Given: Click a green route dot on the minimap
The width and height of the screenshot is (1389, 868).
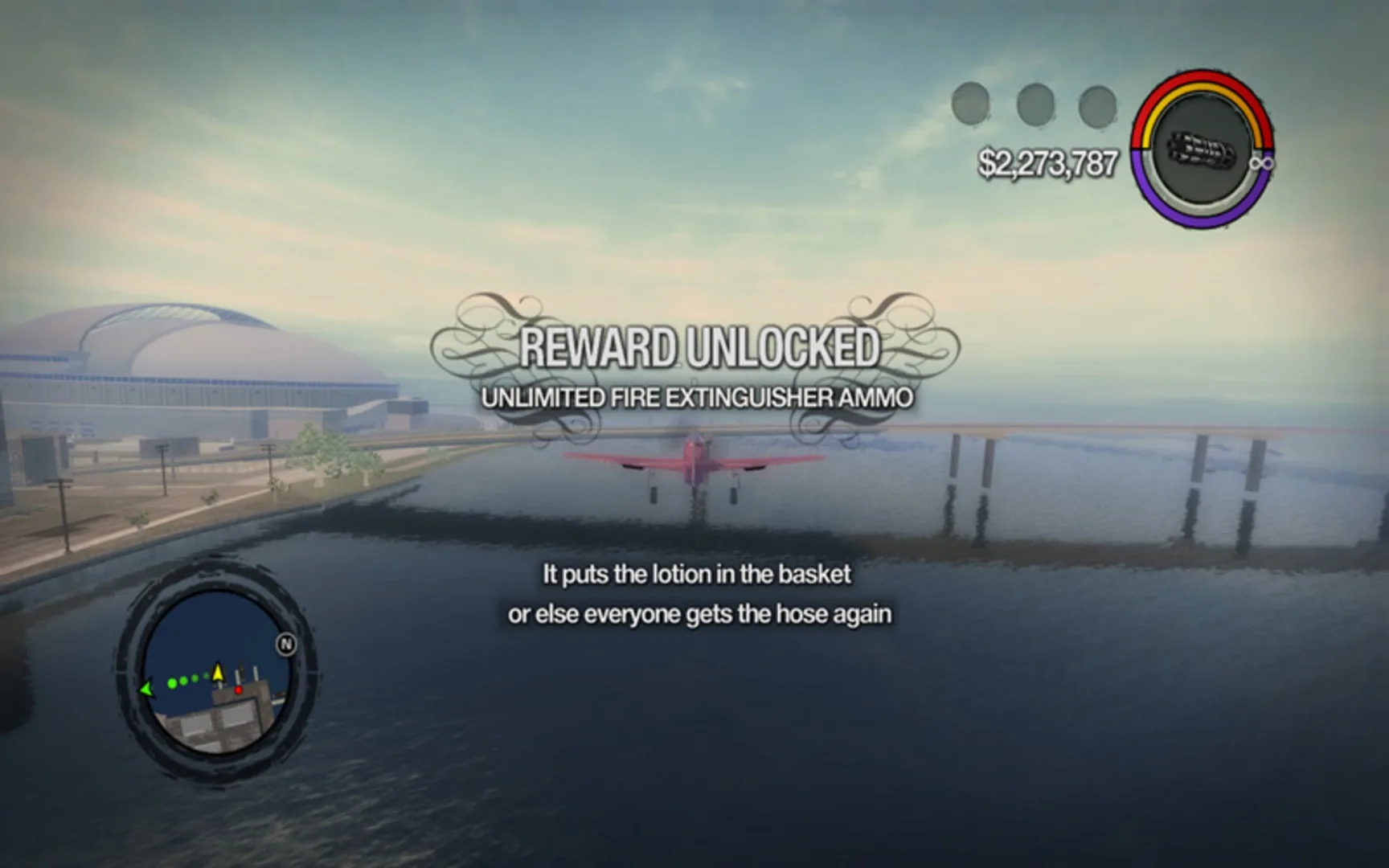Looking at the screenshot, I should click(172, 683).
